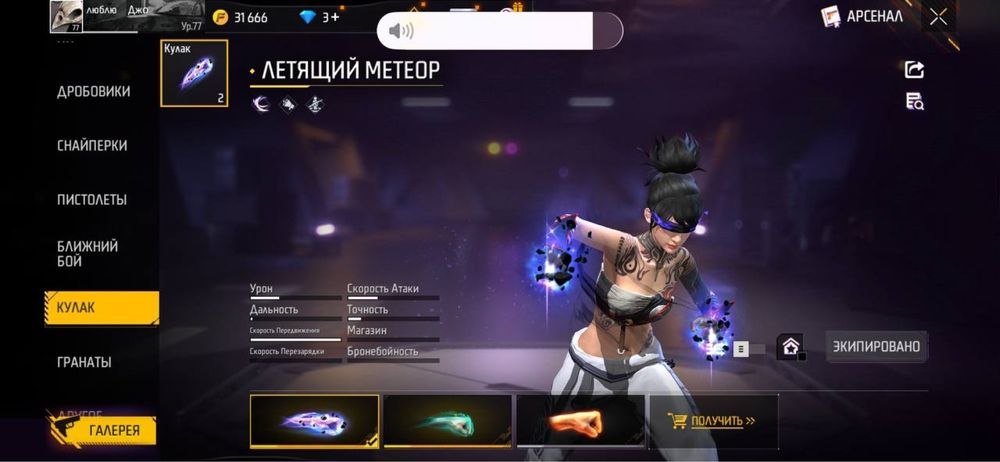Click the Экипировано button
This screenshot has width=1000, height=462.
click(877, 346)
